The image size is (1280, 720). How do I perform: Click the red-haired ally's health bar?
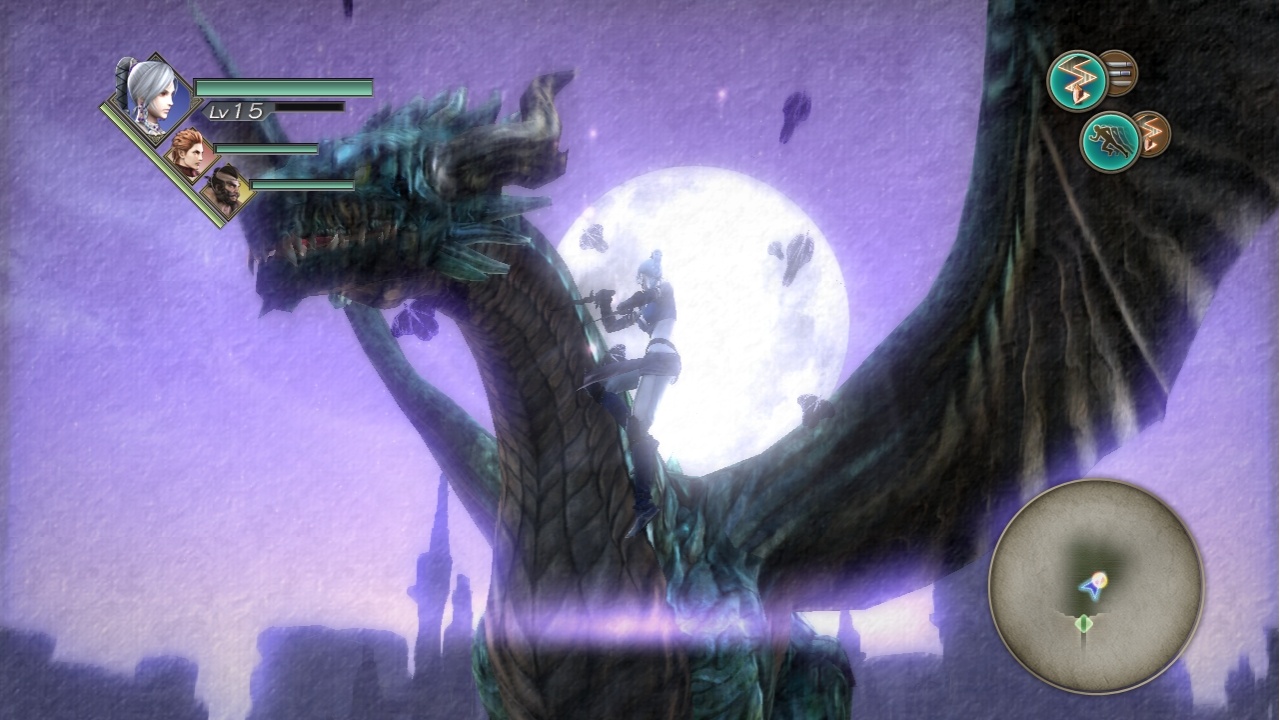[x=265, y=149]
